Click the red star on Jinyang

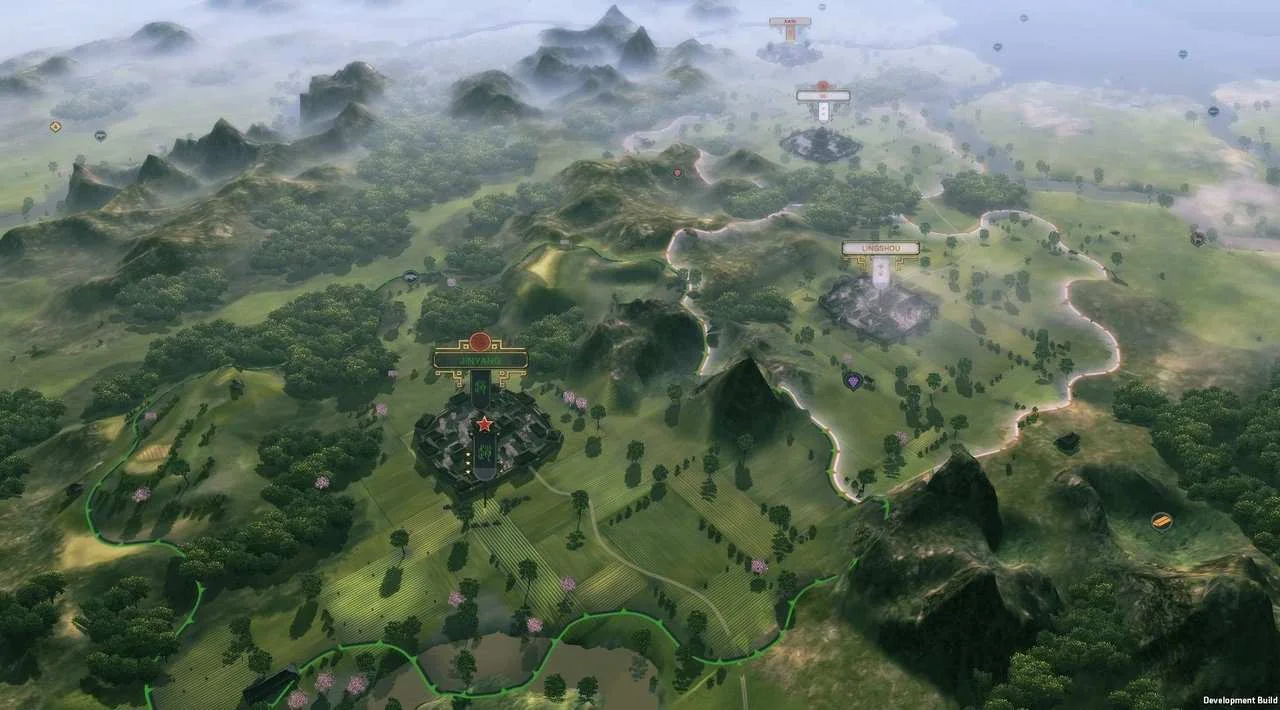click(x=485, y=424)
